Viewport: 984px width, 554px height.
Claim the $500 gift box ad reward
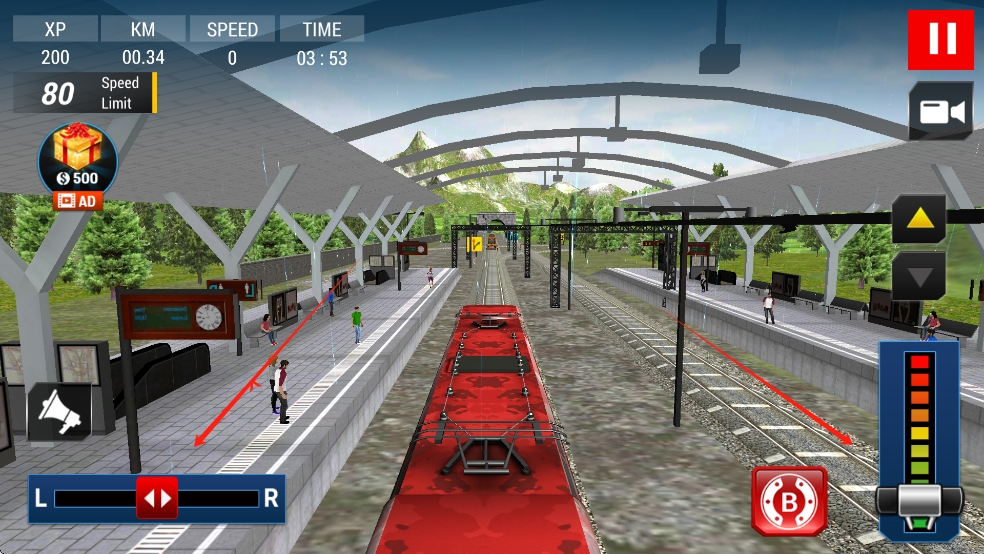[78, 163]
